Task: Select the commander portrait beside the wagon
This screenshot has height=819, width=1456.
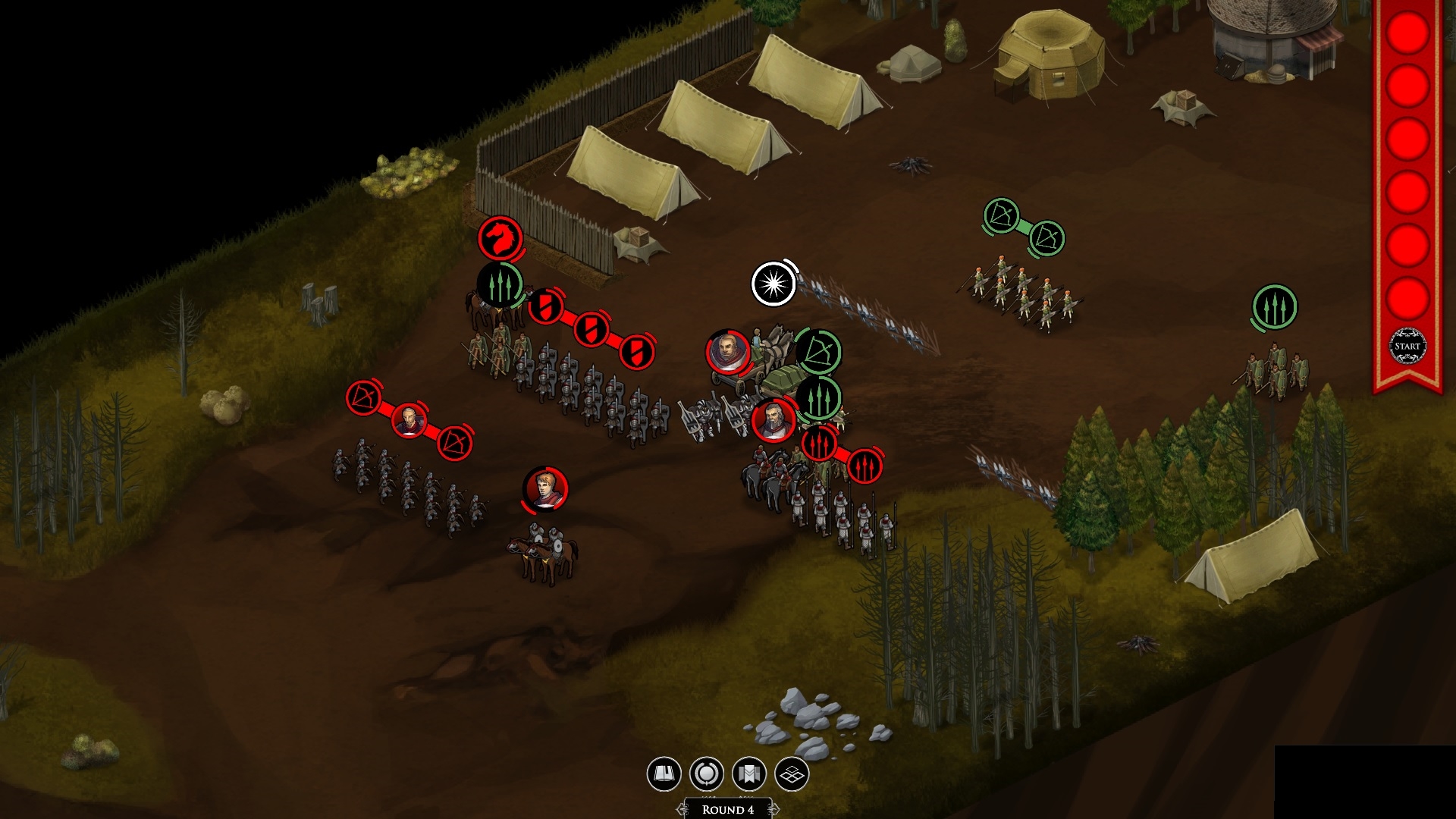Action: point(728,351)
